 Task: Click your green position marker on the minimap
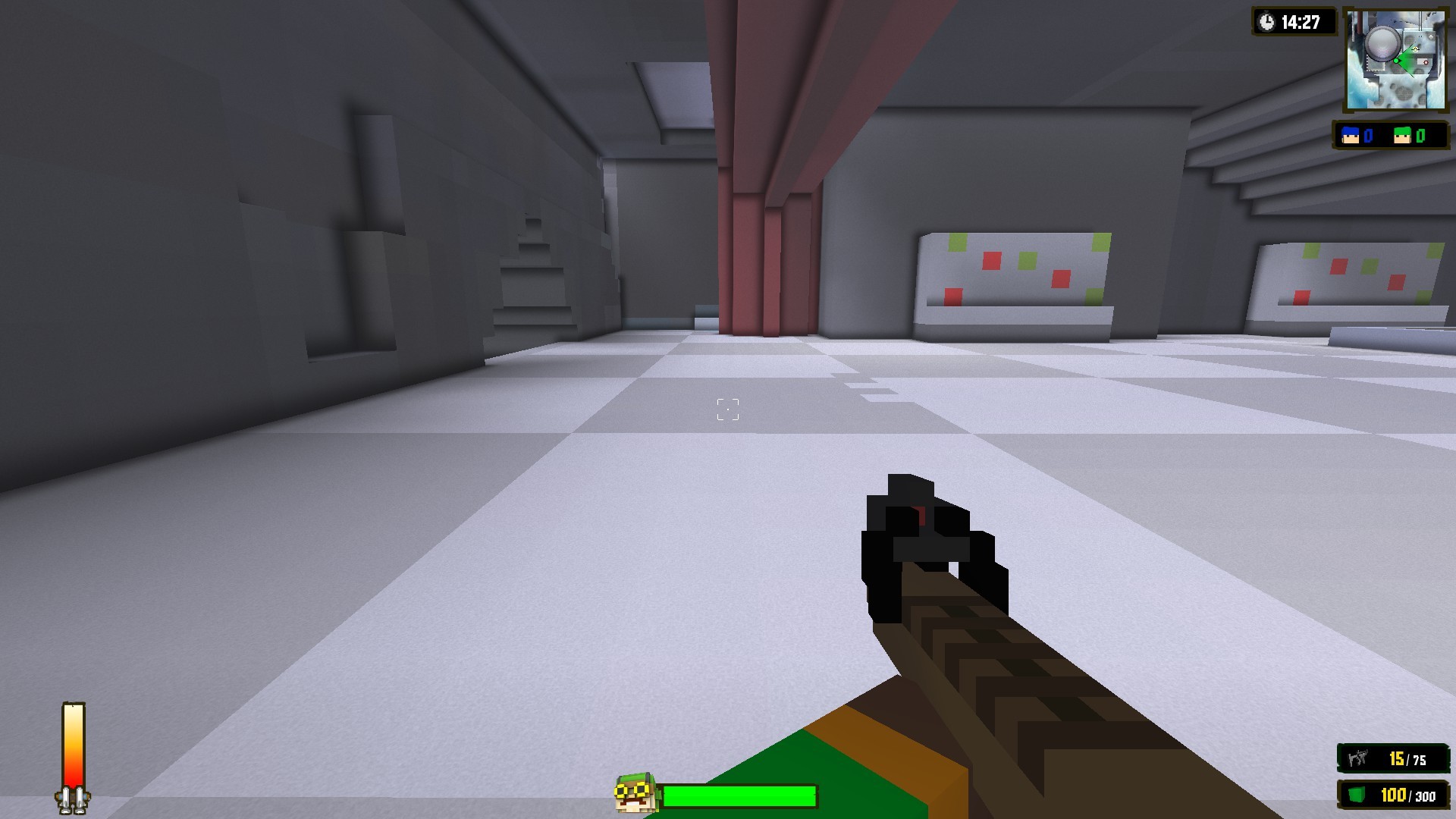click(x=1395, y=61)
